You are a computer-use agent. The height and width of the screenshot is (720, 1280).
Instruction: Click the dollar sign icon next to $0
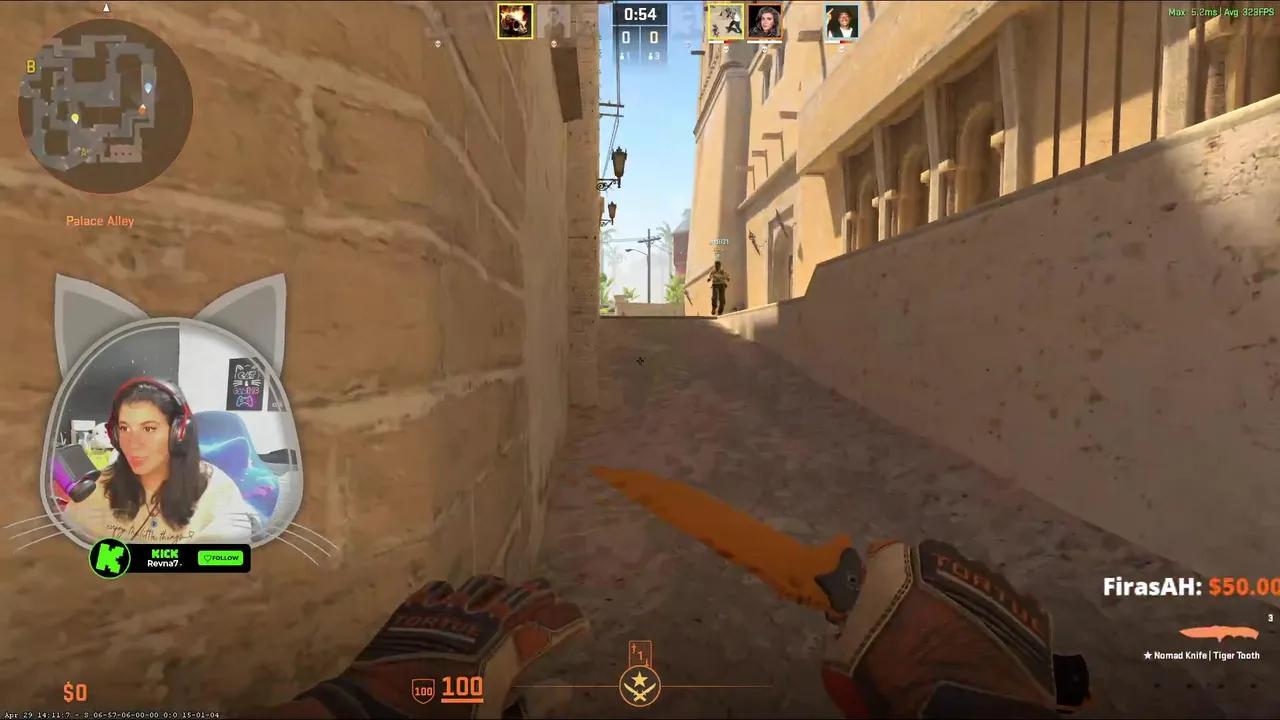(x=70, y=691)
